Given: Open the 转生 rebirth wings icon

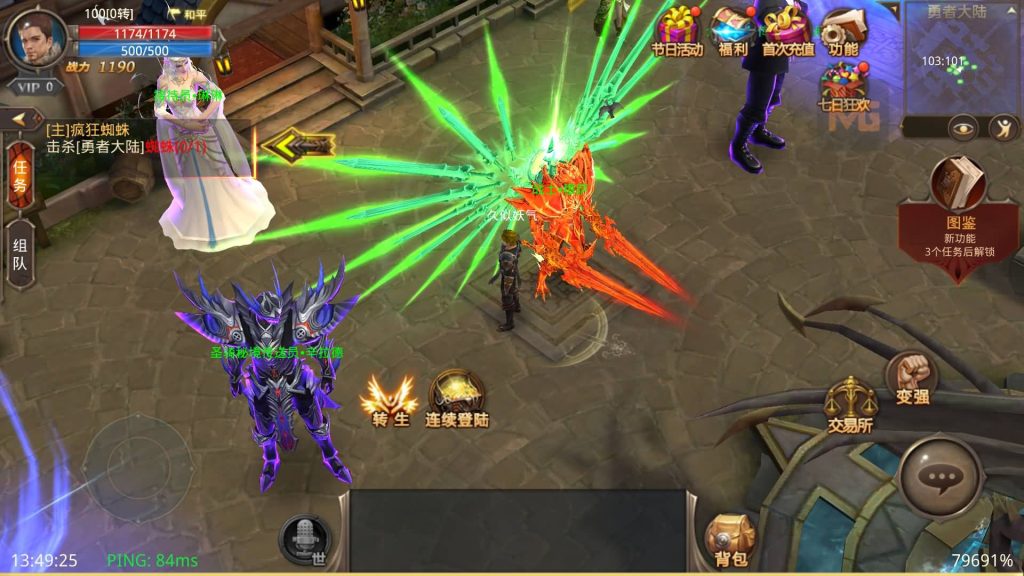Looking at the screenshot, I should tap(388, 399).
